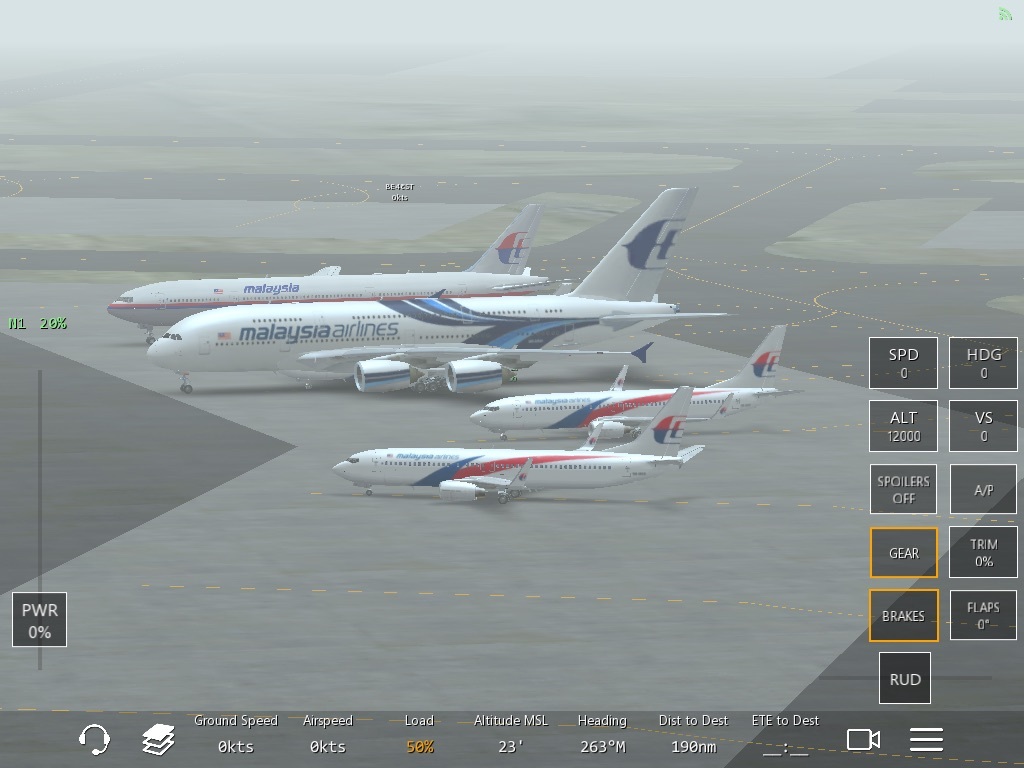Open the hamburger menu
The image size is (1024, 768).
tap(926, 740)
